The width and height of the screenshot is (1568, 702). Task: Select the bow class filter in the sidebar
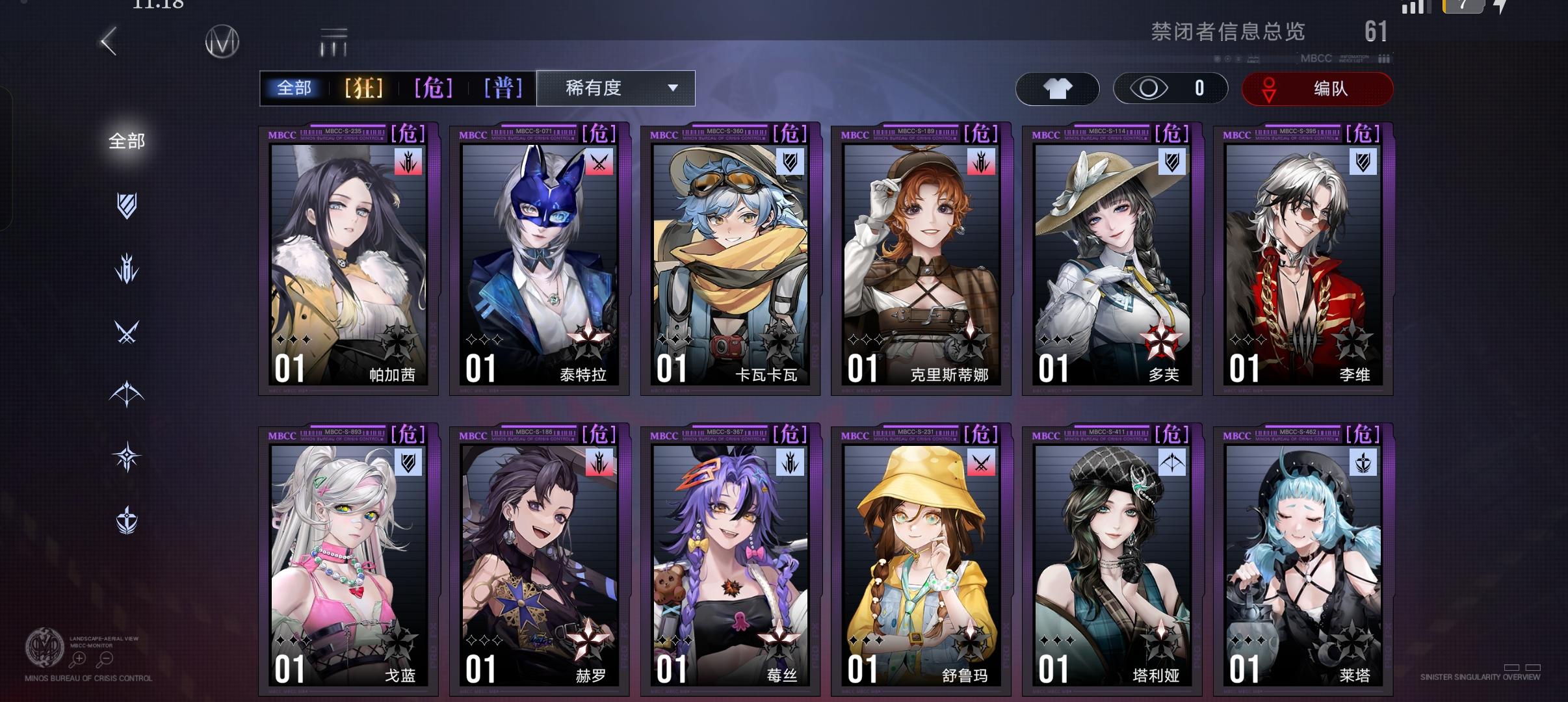(127, 393)
